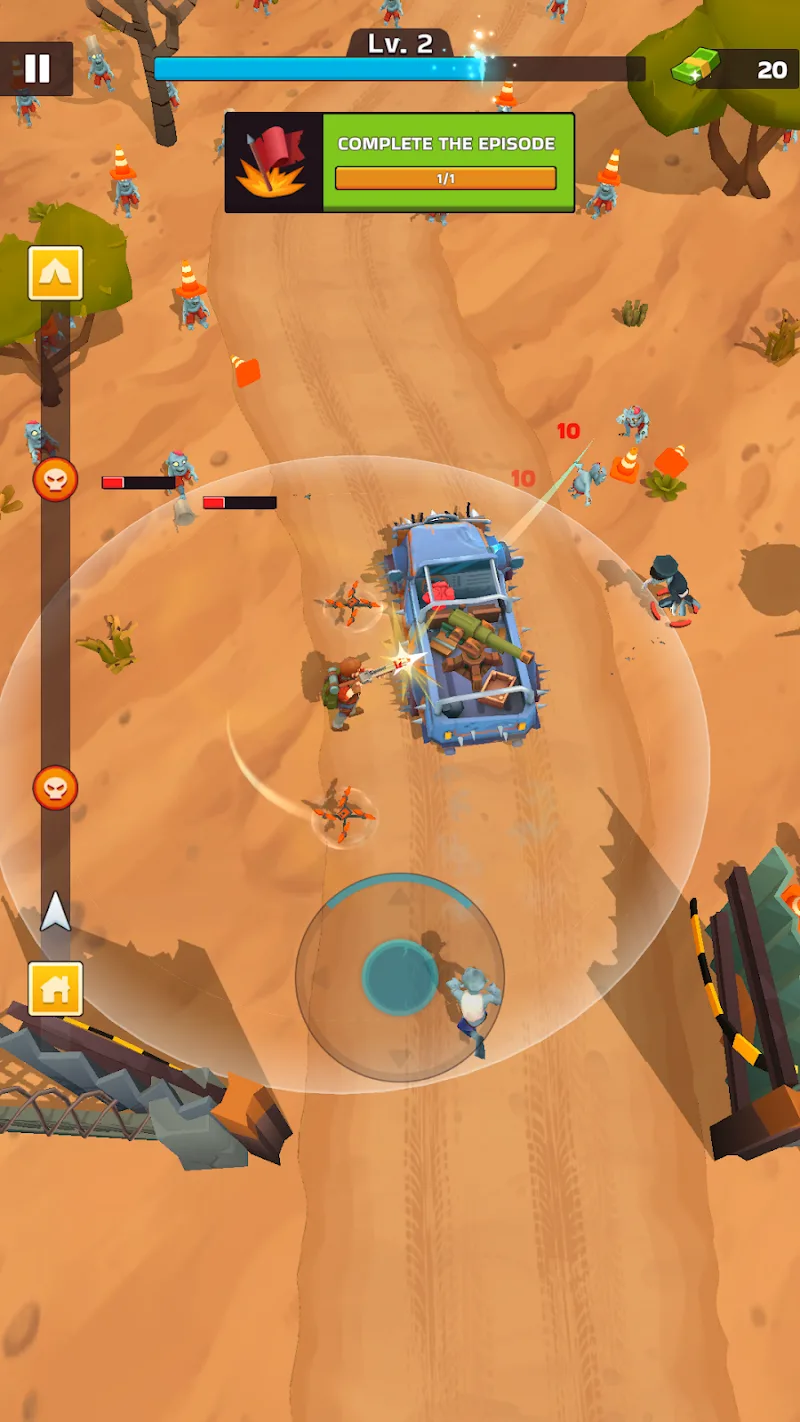Tap the green cash stack icon
This screenshot has width=800, height=1422.
[694, 69]
